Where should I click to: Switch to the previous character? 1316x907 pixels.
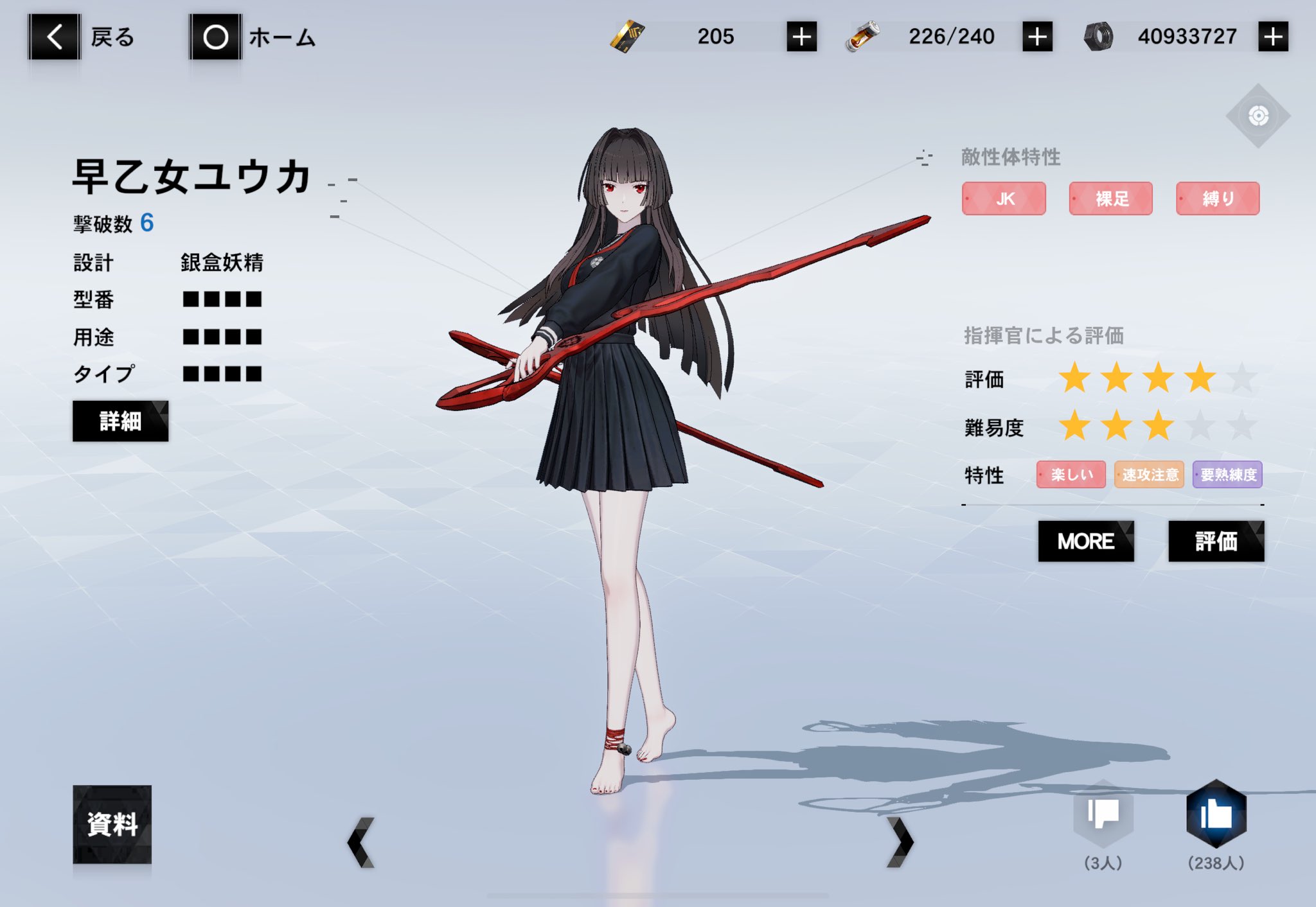coord(361,842)
